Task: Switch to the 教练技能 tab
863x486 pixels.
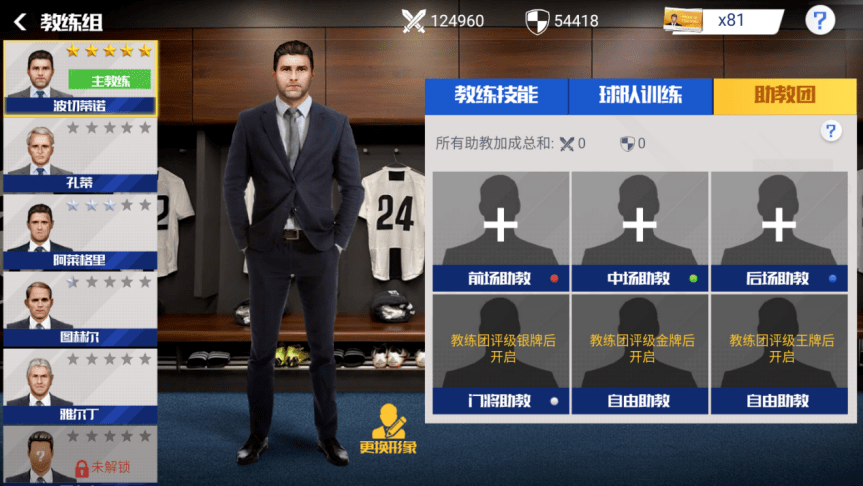Action: 496,96
